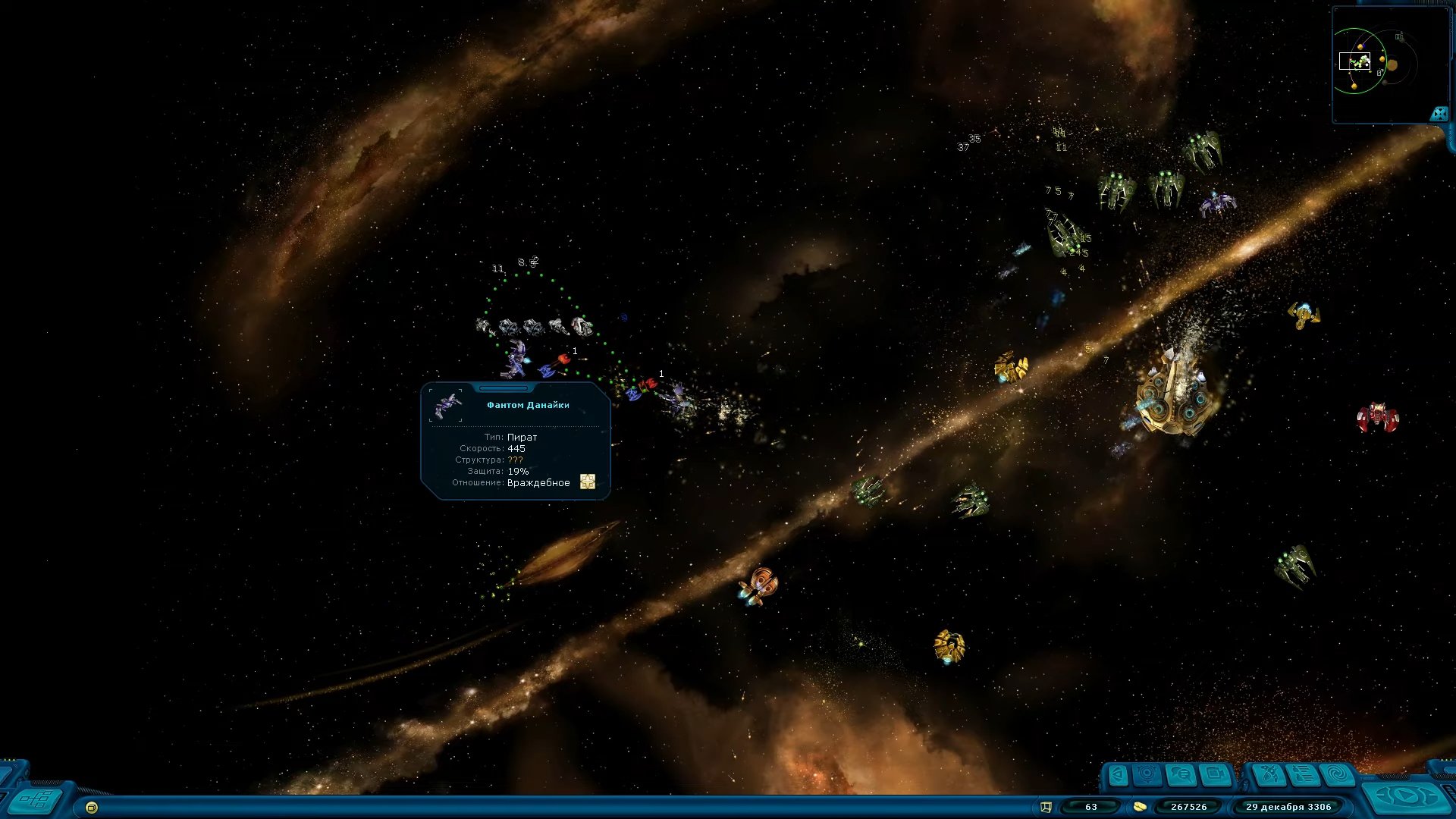Open the spiral galaxy map
The width and height of the screenshot is (1456, 819).
tap(1338, 775)
